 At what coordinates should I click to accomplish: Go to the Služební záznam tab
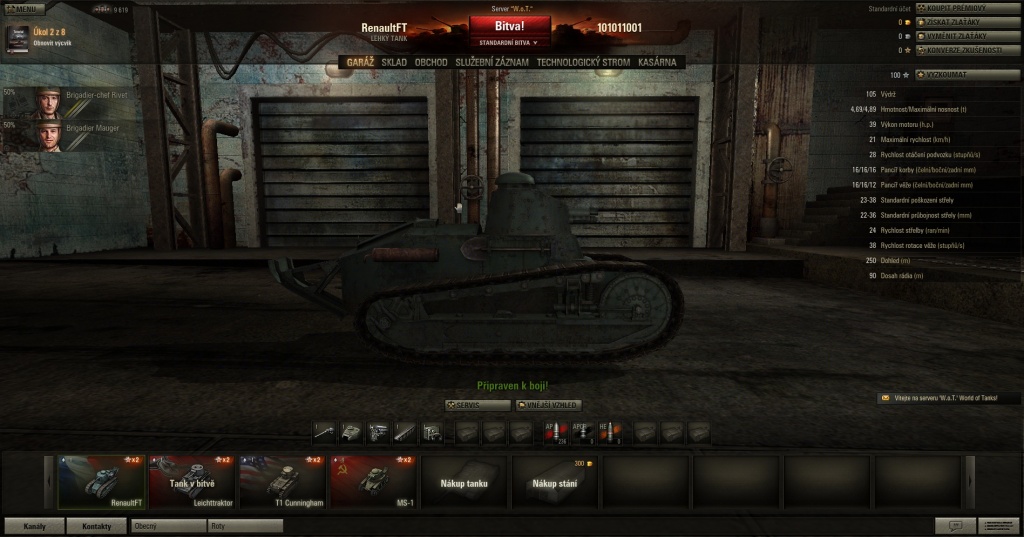[x=492, y=62]
